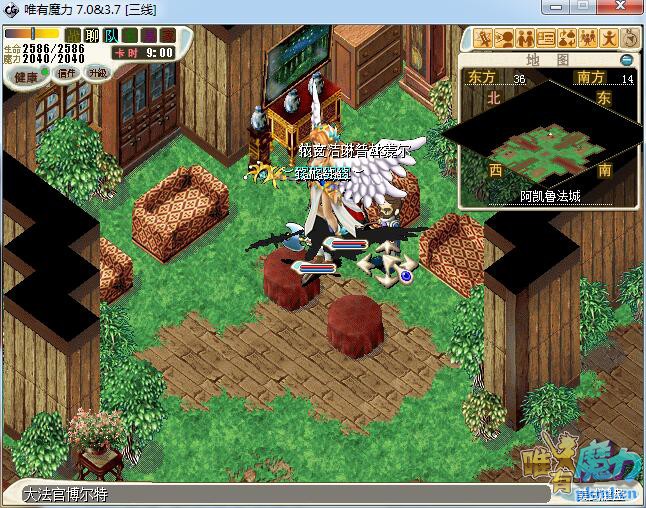
Task: Open the 健康 health status button
Action: coord(25,75)
